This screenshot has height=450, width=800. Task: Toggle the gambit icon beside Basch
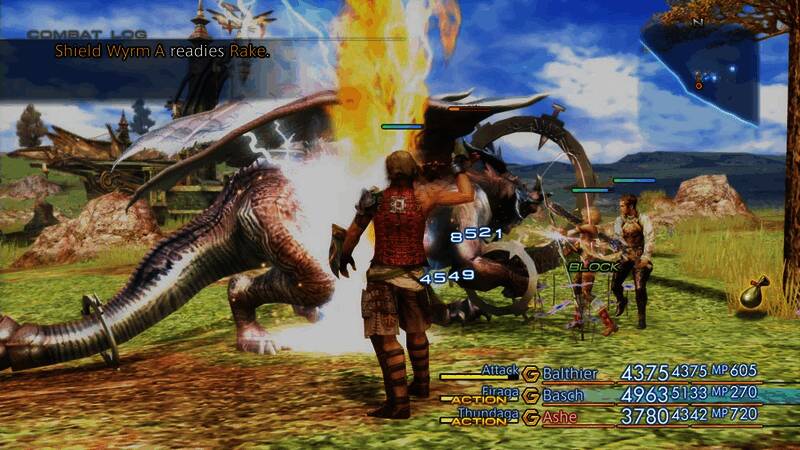click(x=531, y=395)
